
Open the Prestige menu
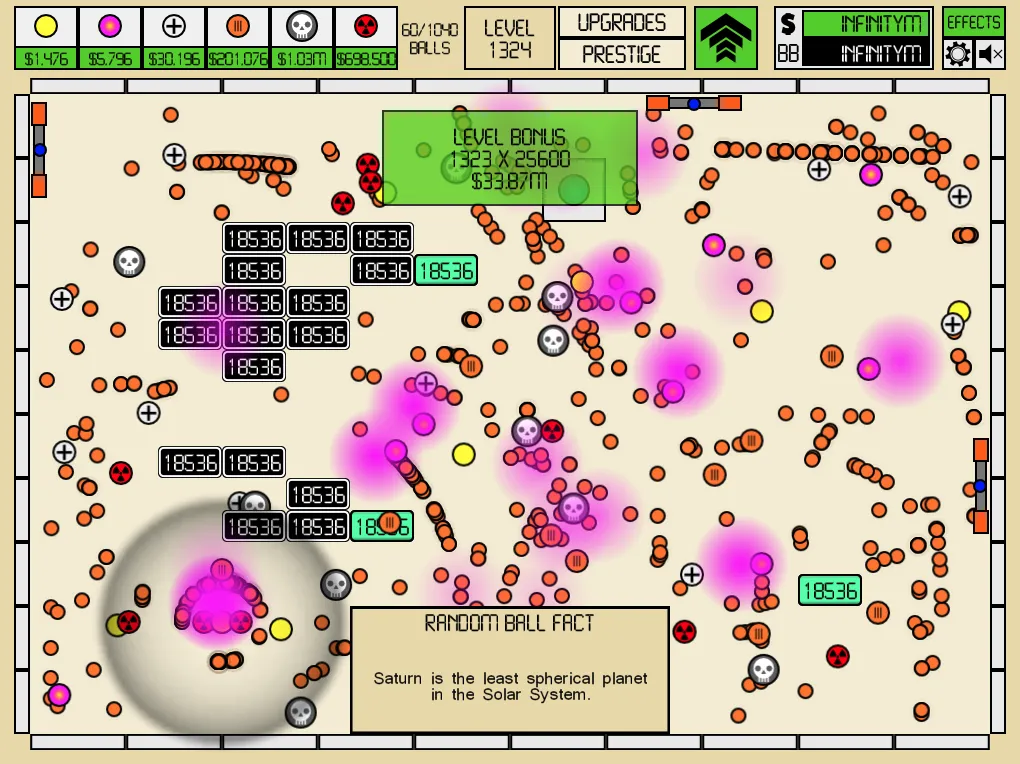click(621, 54)
